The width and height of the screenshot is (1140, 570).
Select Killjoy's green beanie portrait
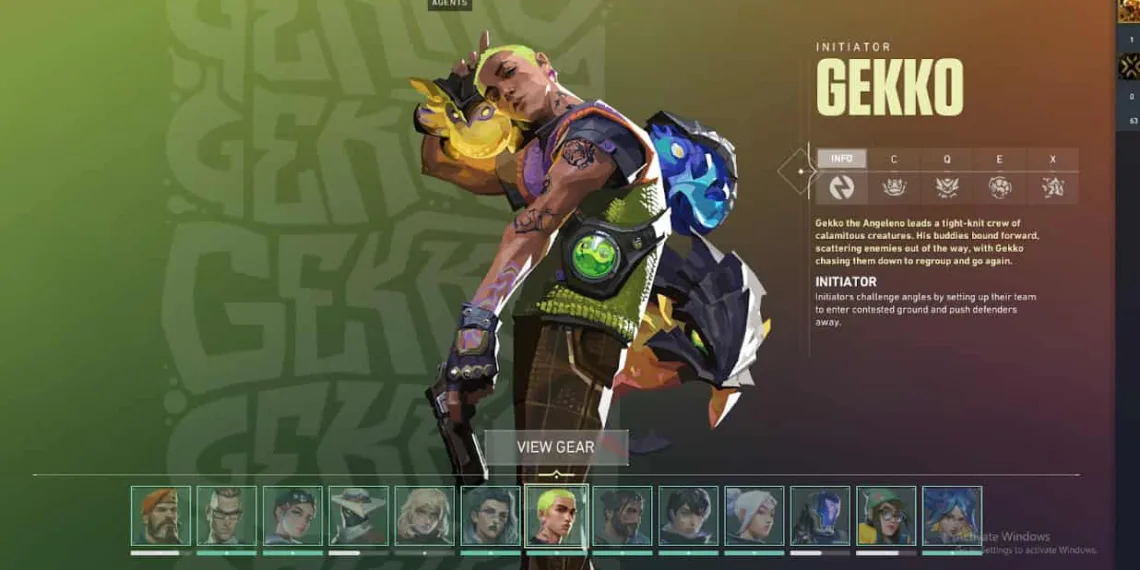(x=886, y=516)
